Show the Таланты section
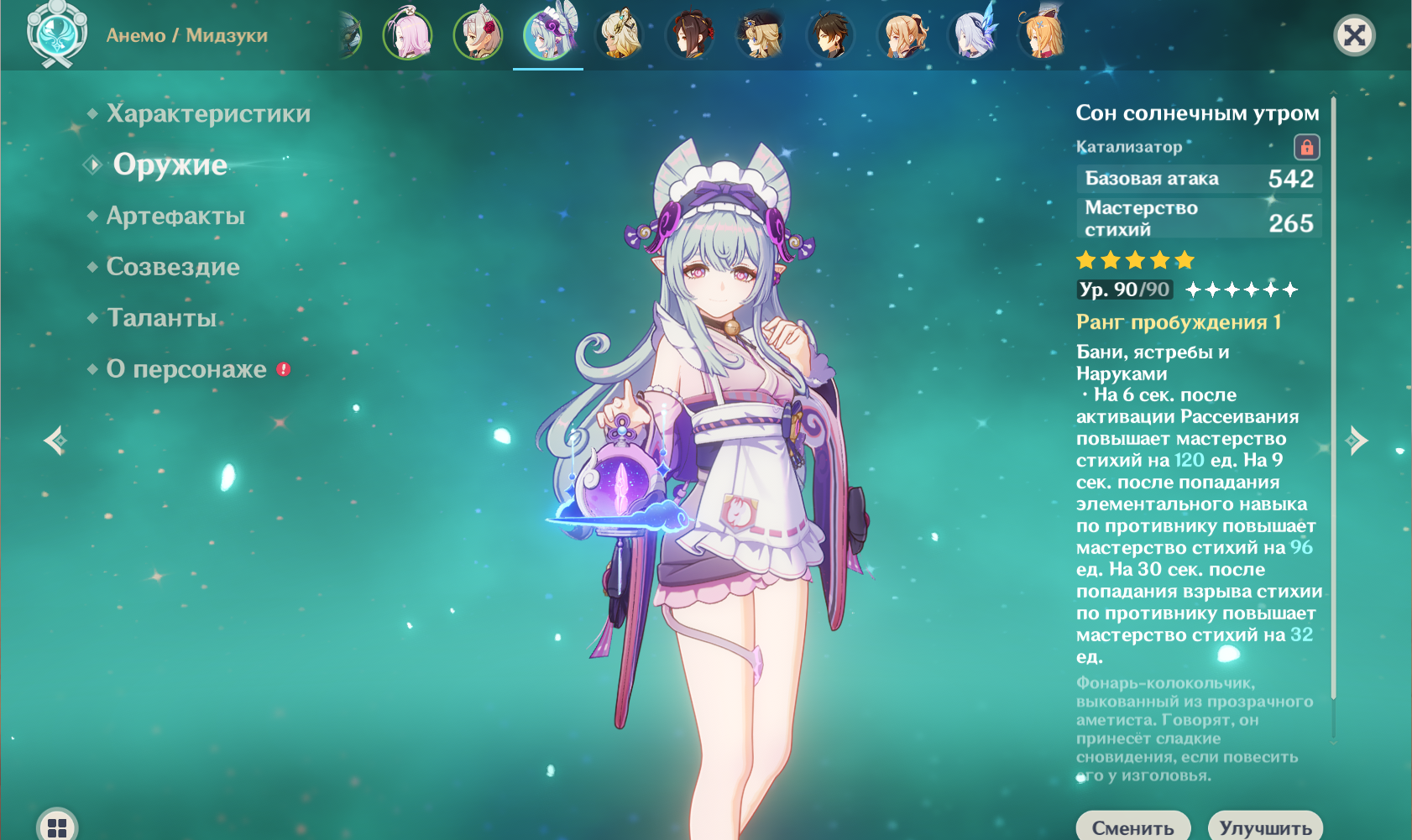 (162, 318)
